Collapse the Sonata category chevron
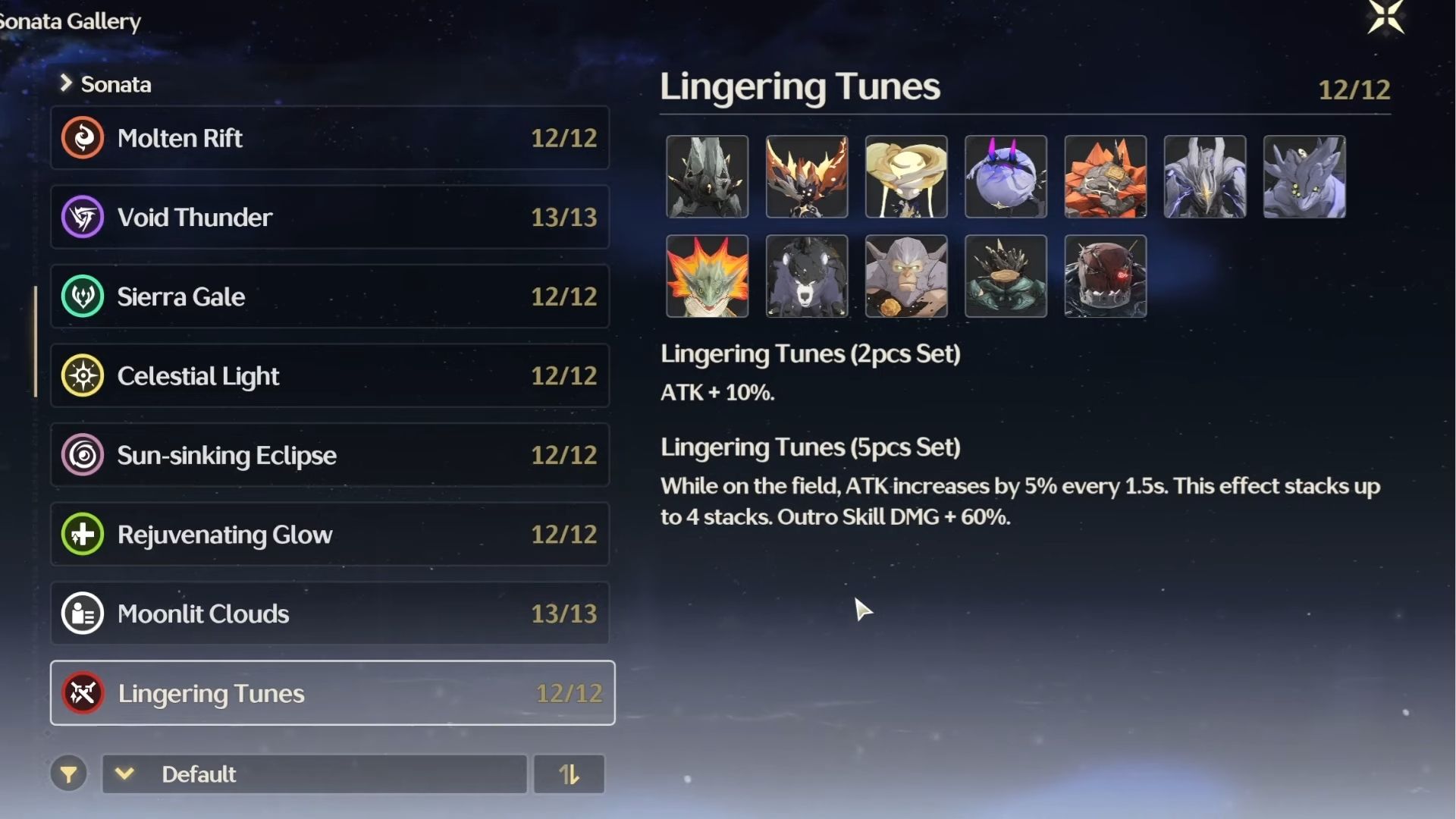1456x819 pixels. point(67,84)
